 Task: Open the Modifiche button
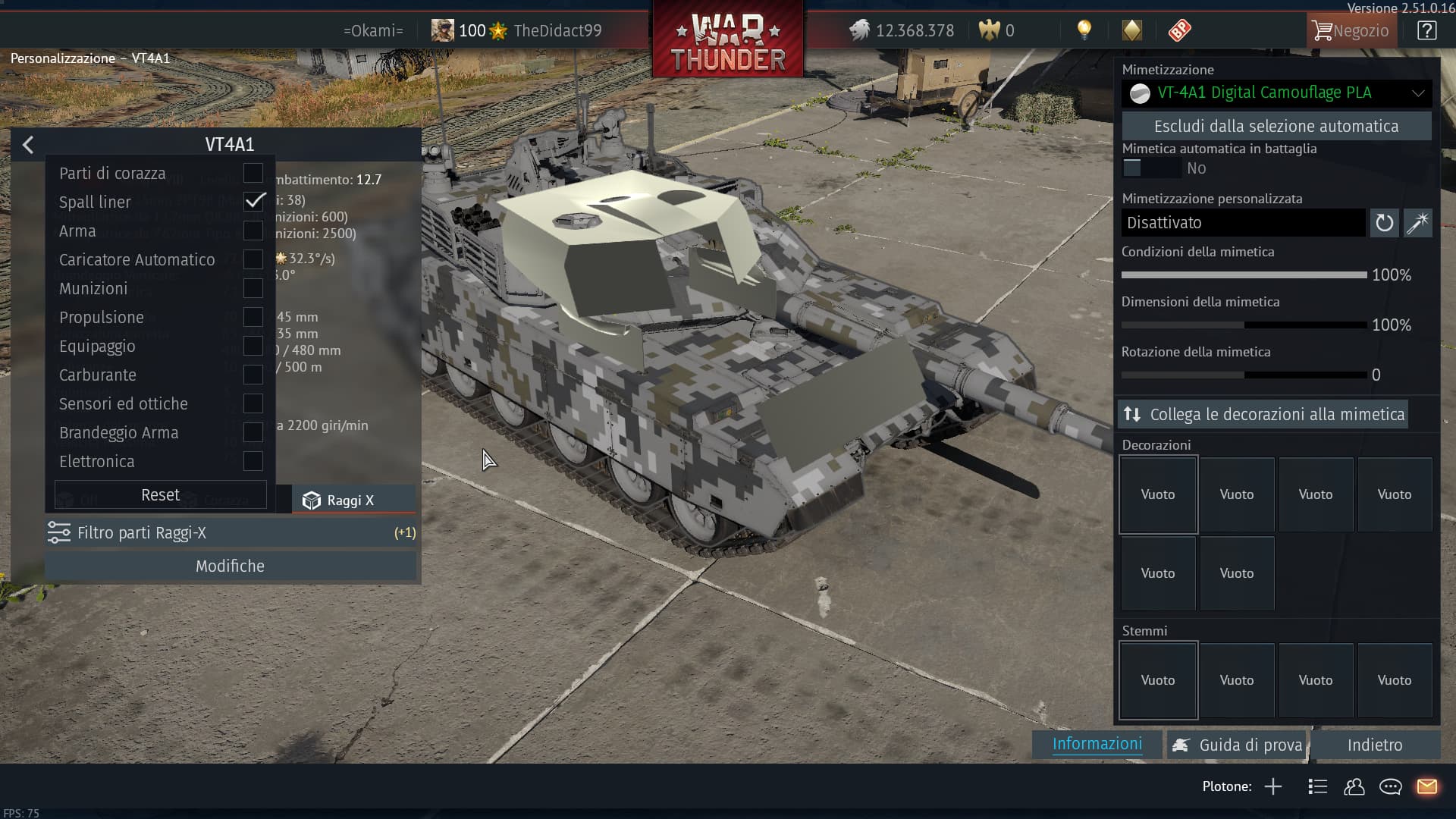pos(231,566)
